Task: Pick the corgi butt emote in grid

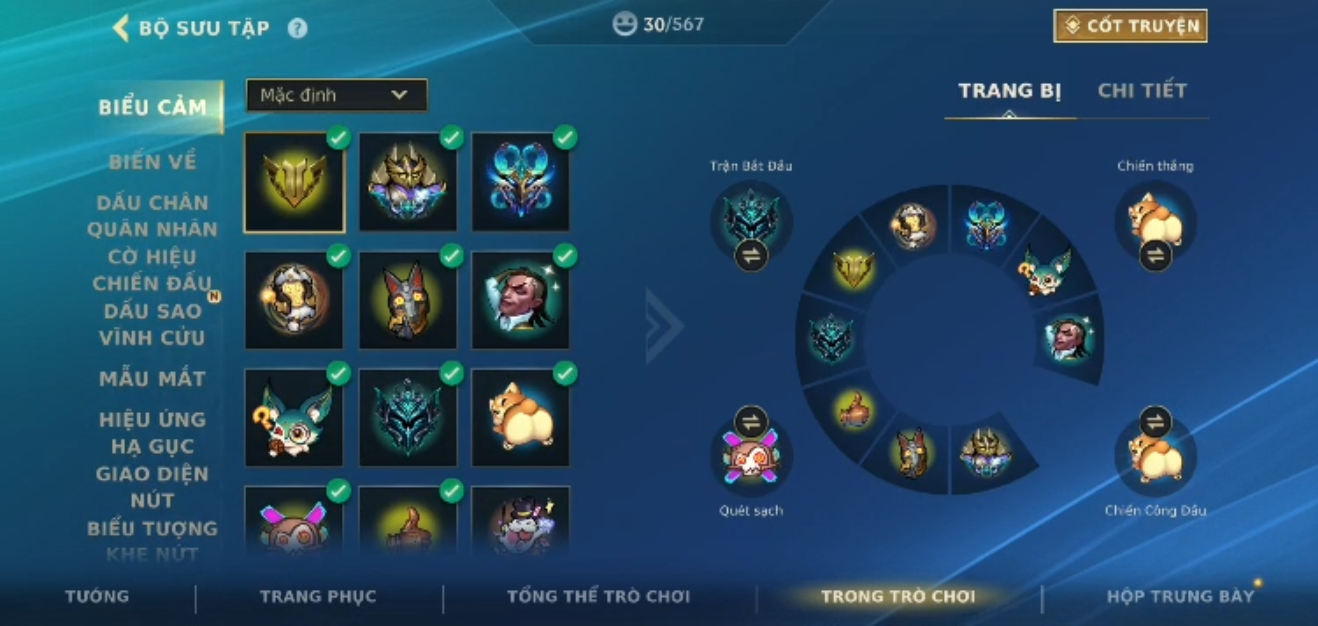Action: point(520,417)
